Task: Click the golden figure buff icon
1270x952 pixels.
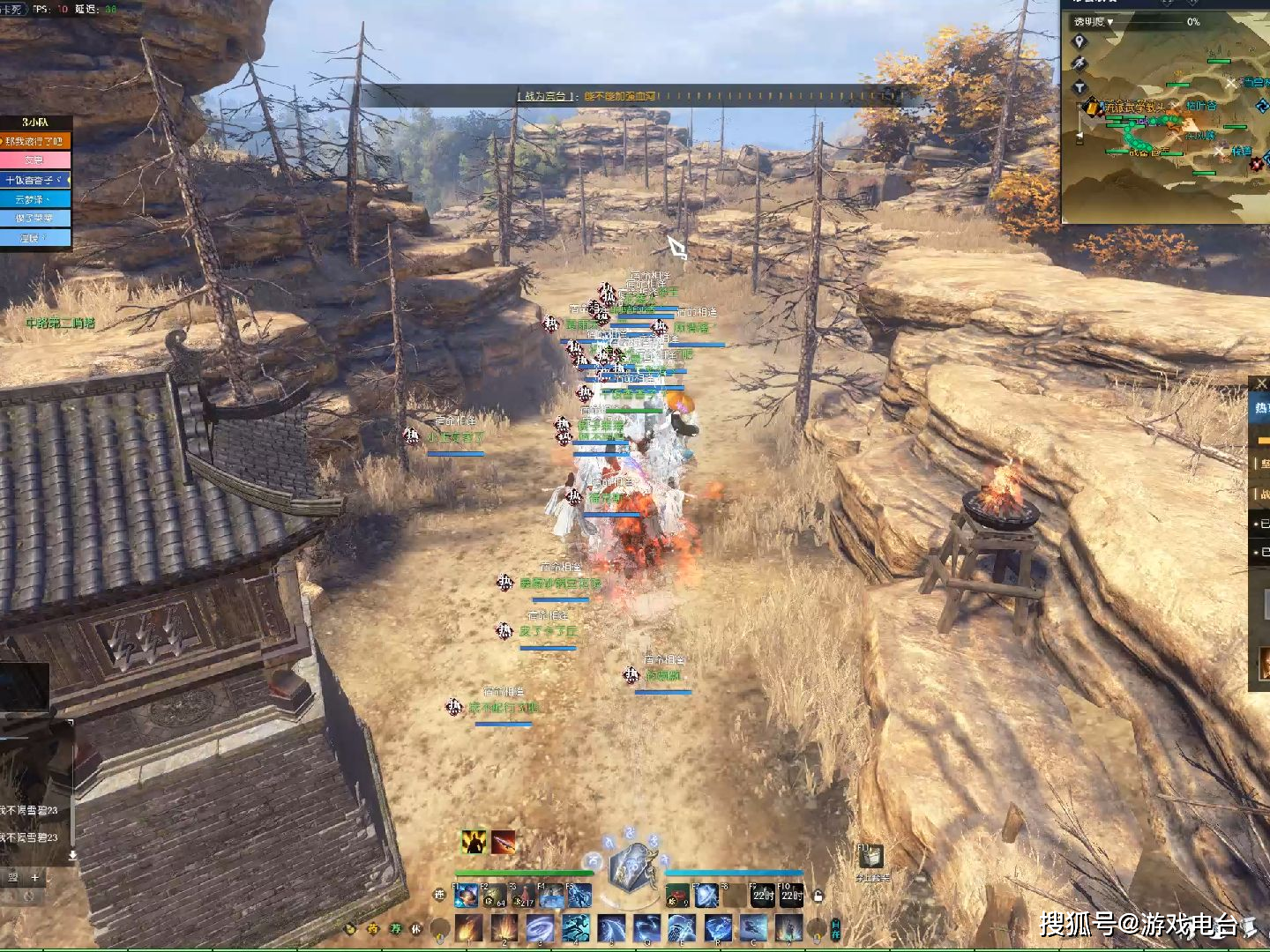Action: pos(474,842)
